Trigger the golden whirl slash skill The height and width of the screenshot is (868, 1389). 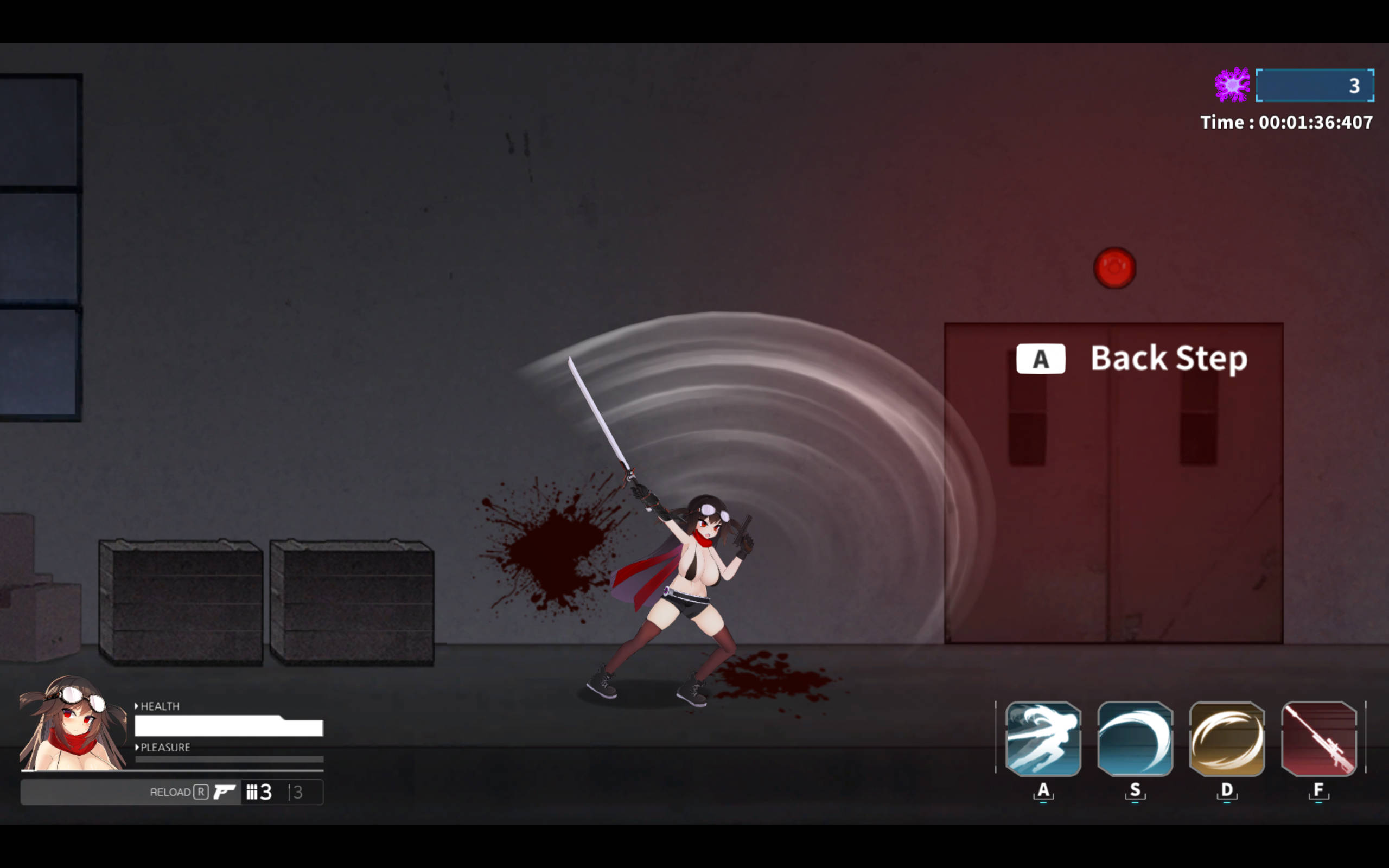click(1227, 738)
